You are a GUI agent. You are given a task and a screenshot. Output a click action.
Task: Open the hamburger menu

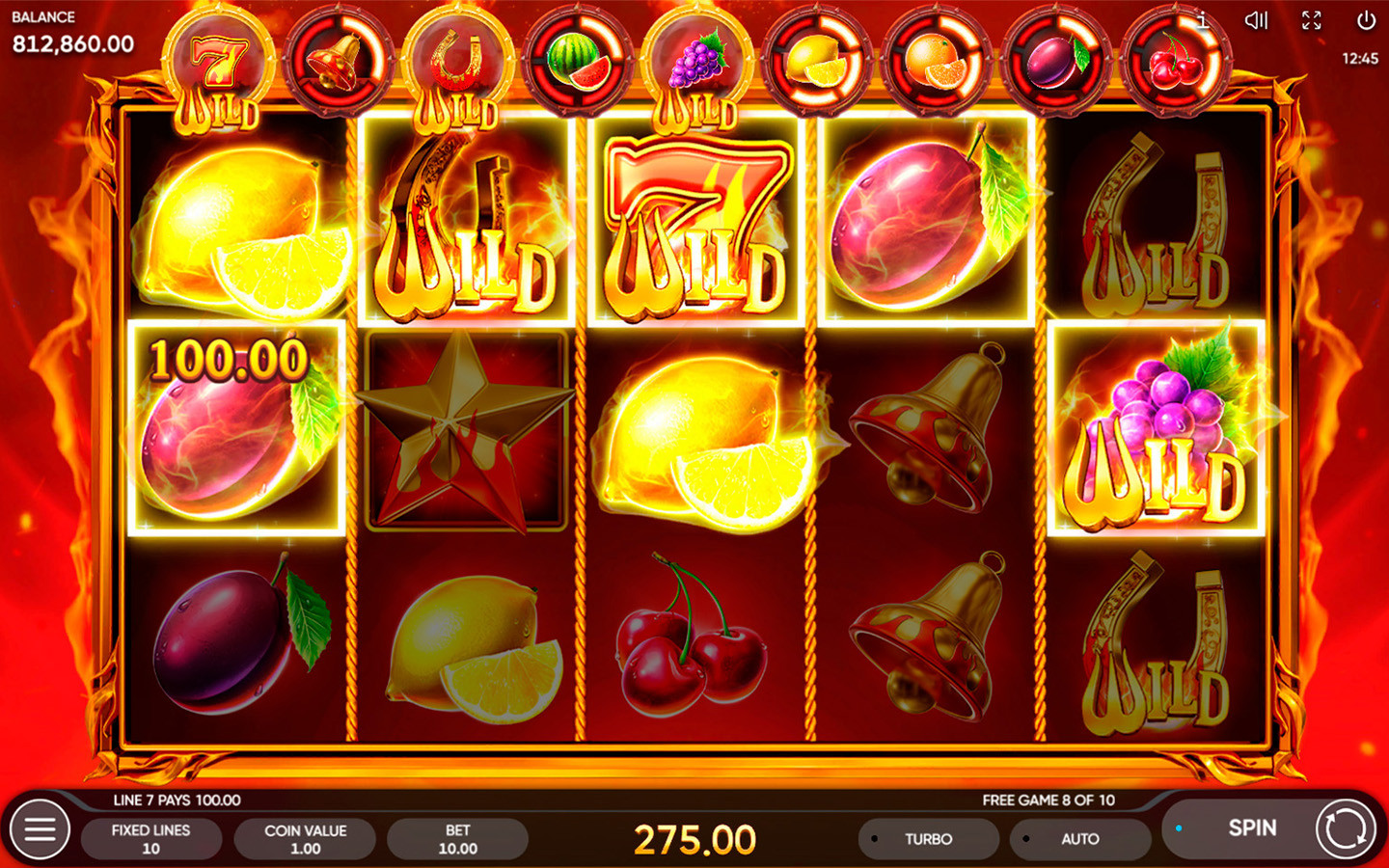(x=41, y=828)
